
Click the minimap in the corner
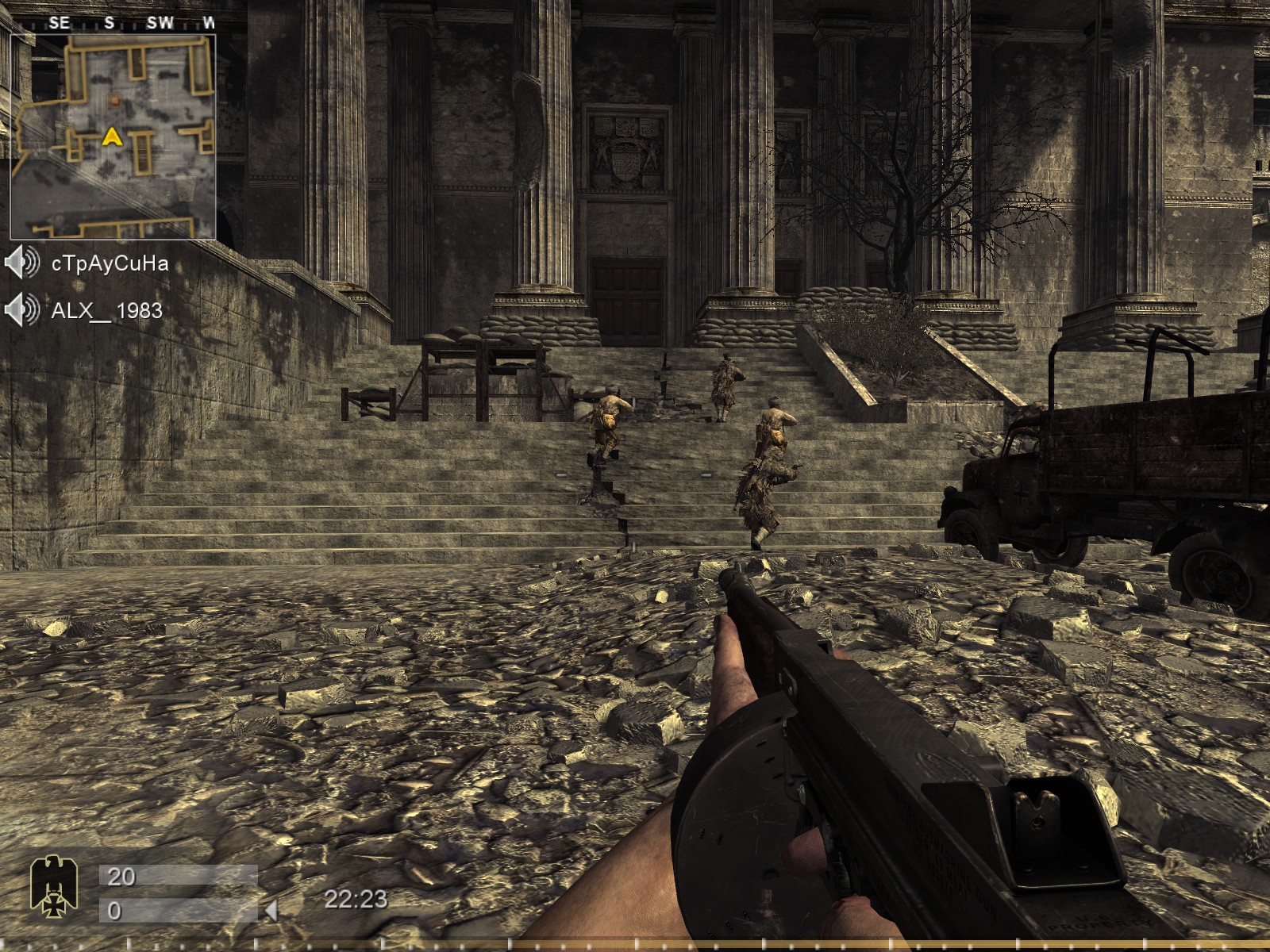(x=113, y=136)
